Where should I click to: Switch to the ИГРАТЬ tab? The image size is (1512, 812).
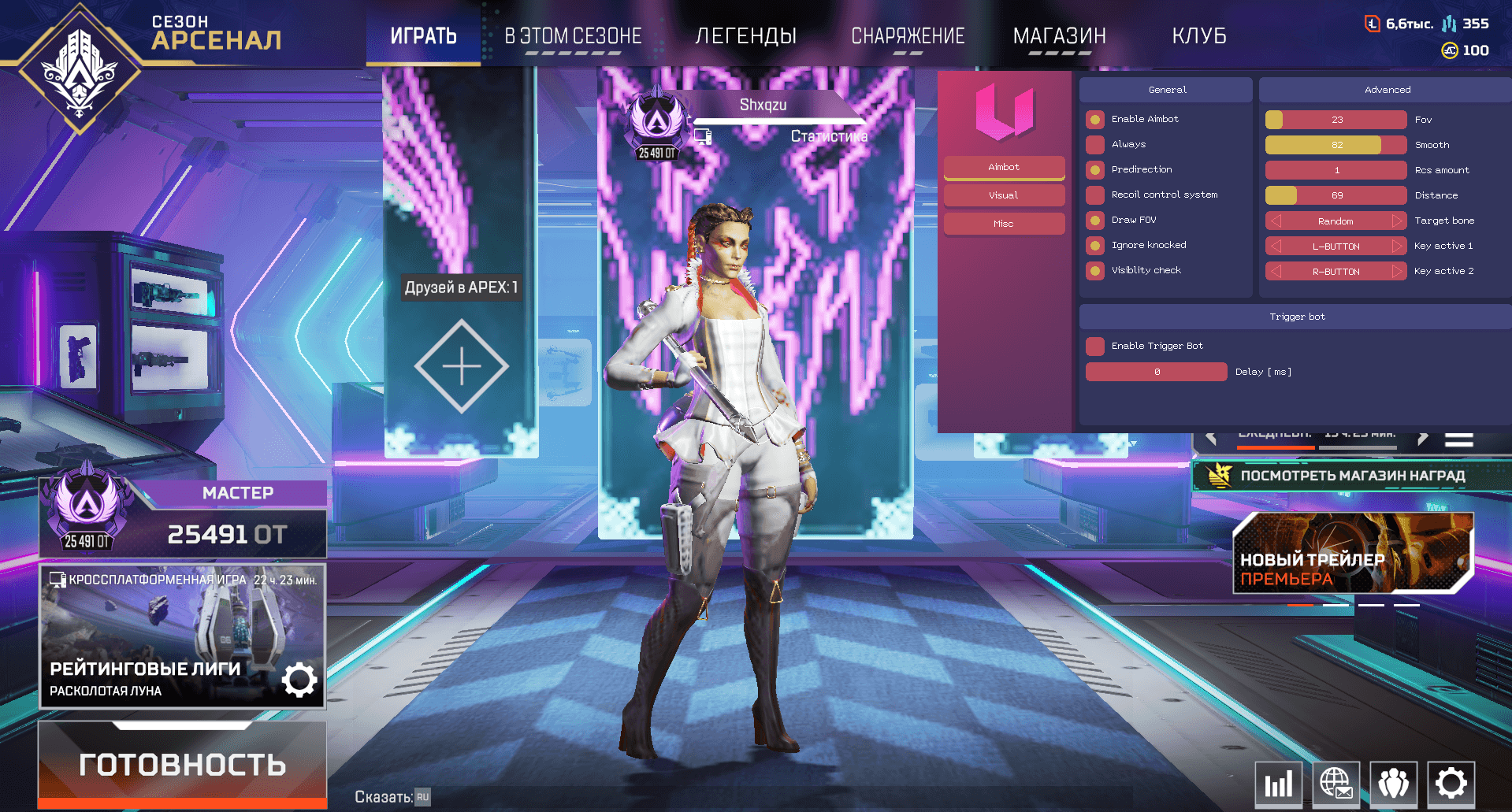tap(423, 36)
